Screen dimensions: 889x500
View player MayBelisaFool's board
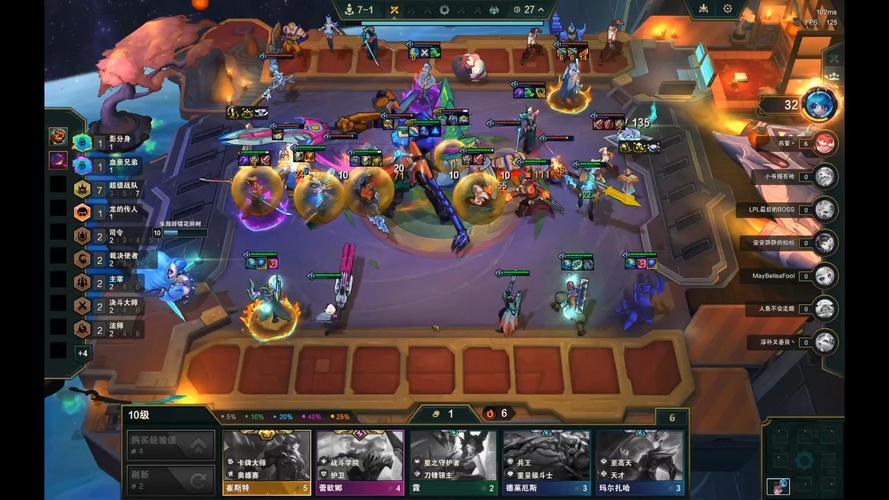[824, 275]
